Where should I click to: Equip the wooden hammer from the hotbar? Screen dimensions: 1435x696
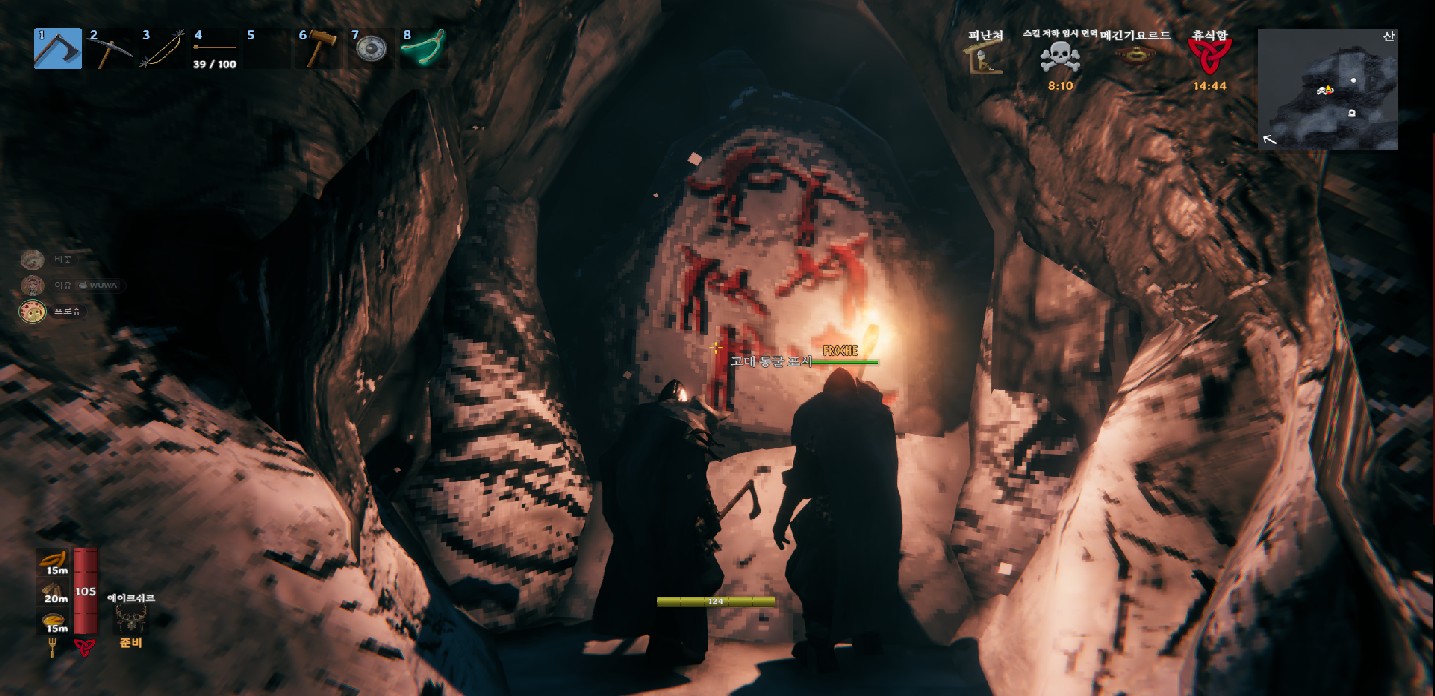(x=318, y=48)
